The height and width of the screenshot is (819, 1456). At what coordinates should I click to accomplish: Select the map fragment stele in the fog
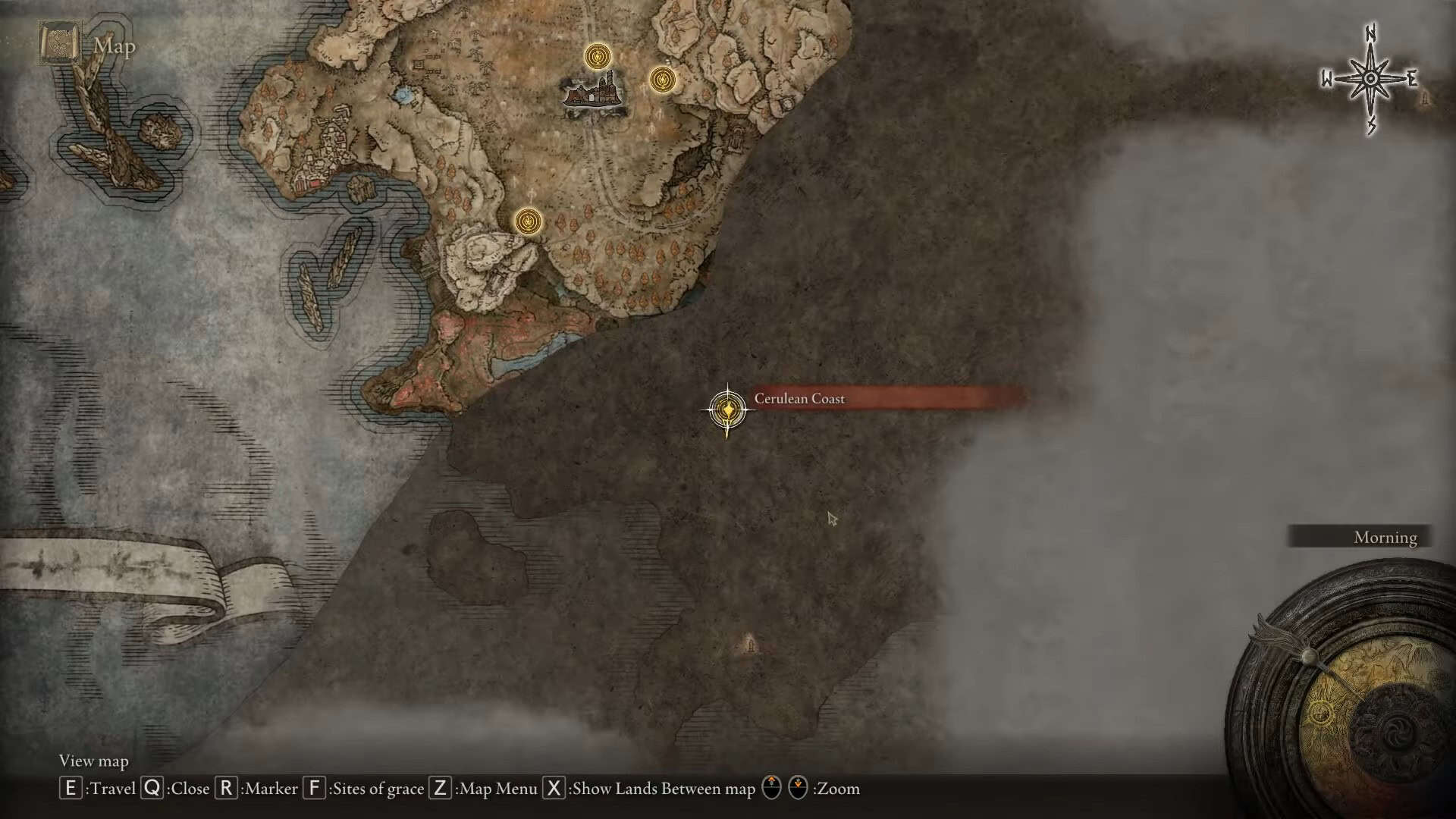coord(750,644)
